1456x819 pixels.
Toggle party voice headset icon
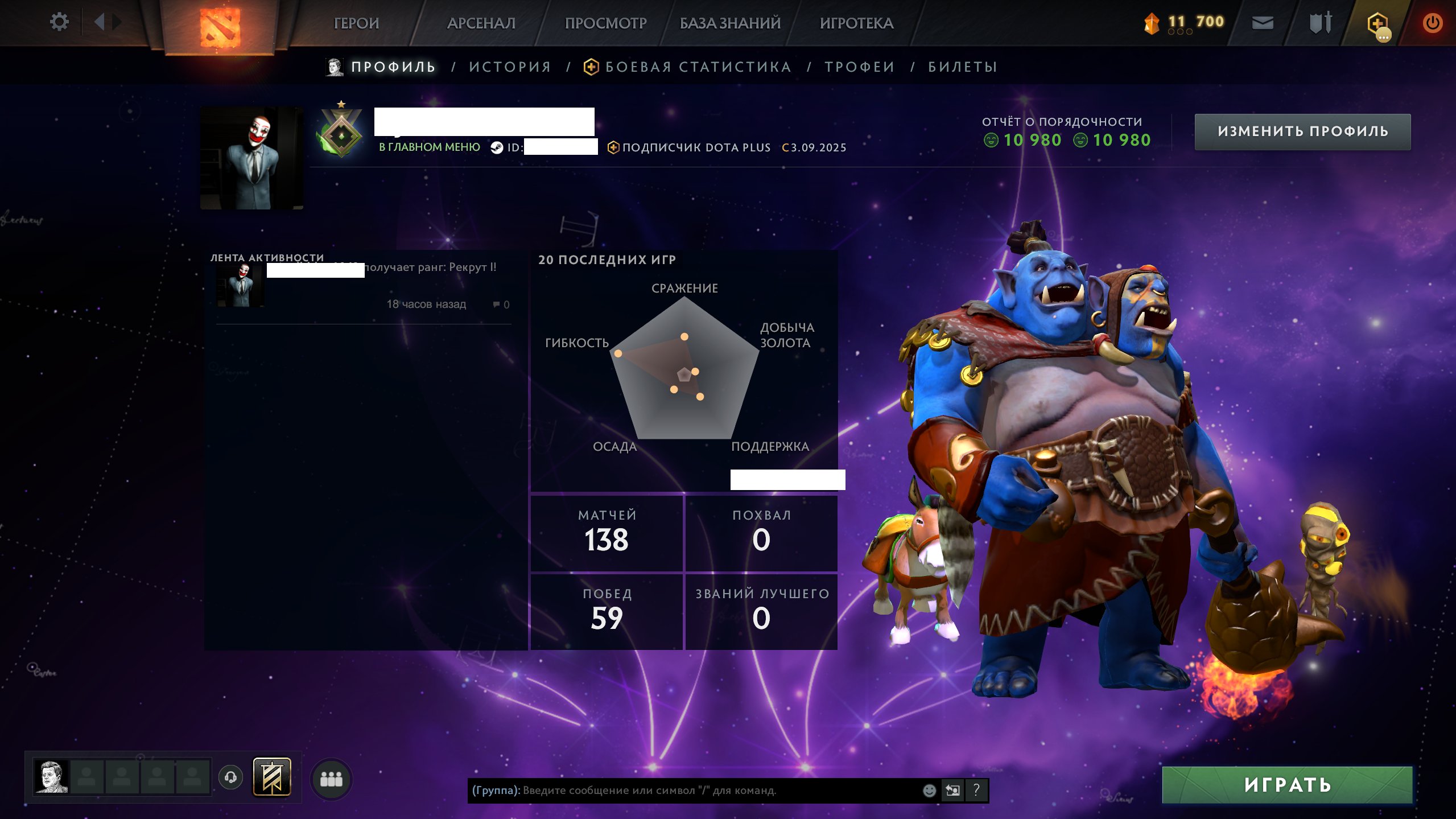pyautogui.click(x=230, y=777)
